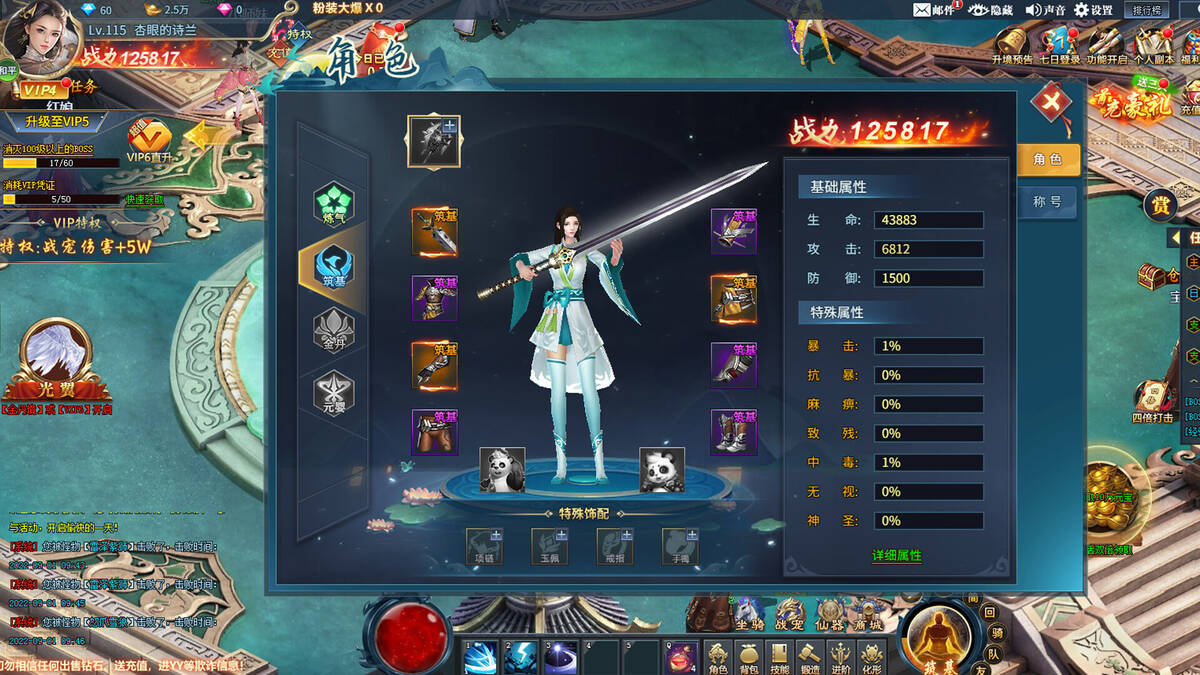
Task: Click the 升级至VIP5 upgrade button
Action: pos(57,122)
